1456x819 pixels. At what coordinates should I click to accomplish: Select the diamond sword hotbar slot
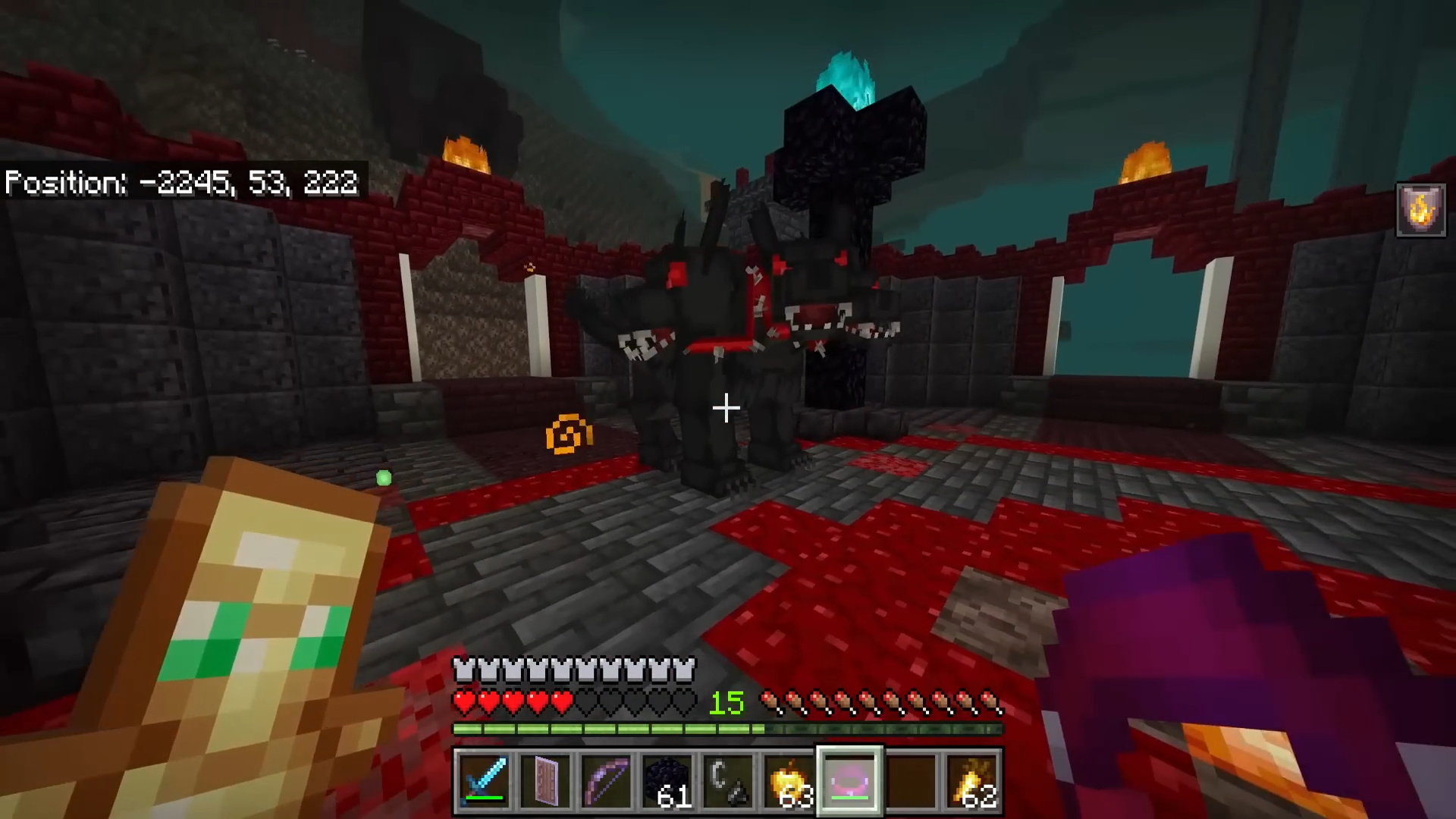coord(484,781)
